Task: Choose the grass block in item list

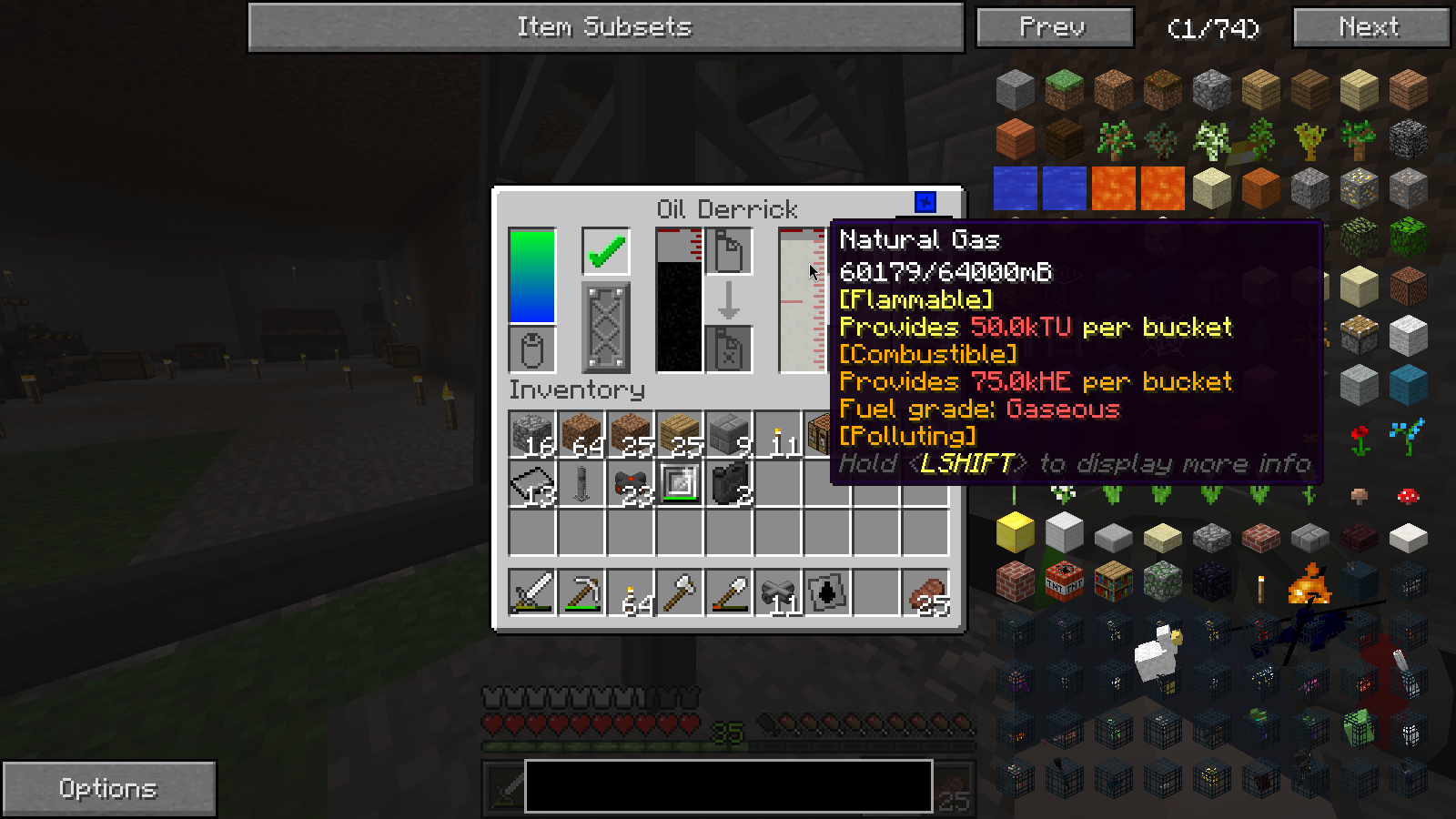Action: 1064,89
